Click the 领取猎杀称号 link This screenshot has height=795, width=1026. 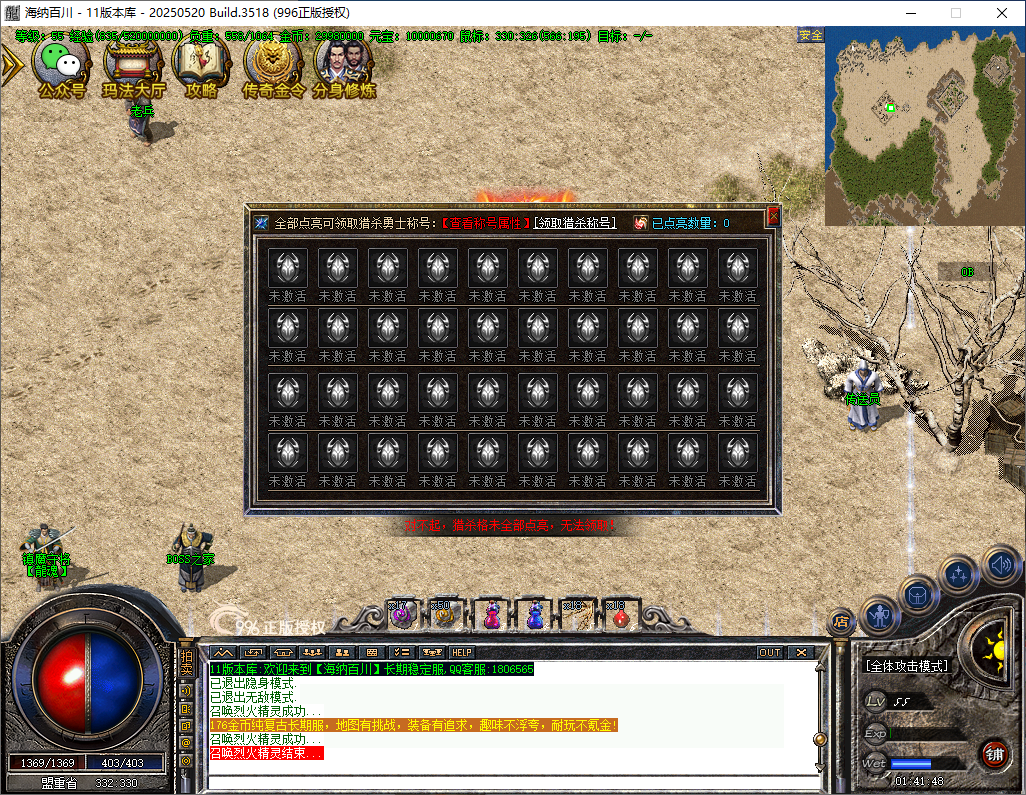[x=576, y=223]
